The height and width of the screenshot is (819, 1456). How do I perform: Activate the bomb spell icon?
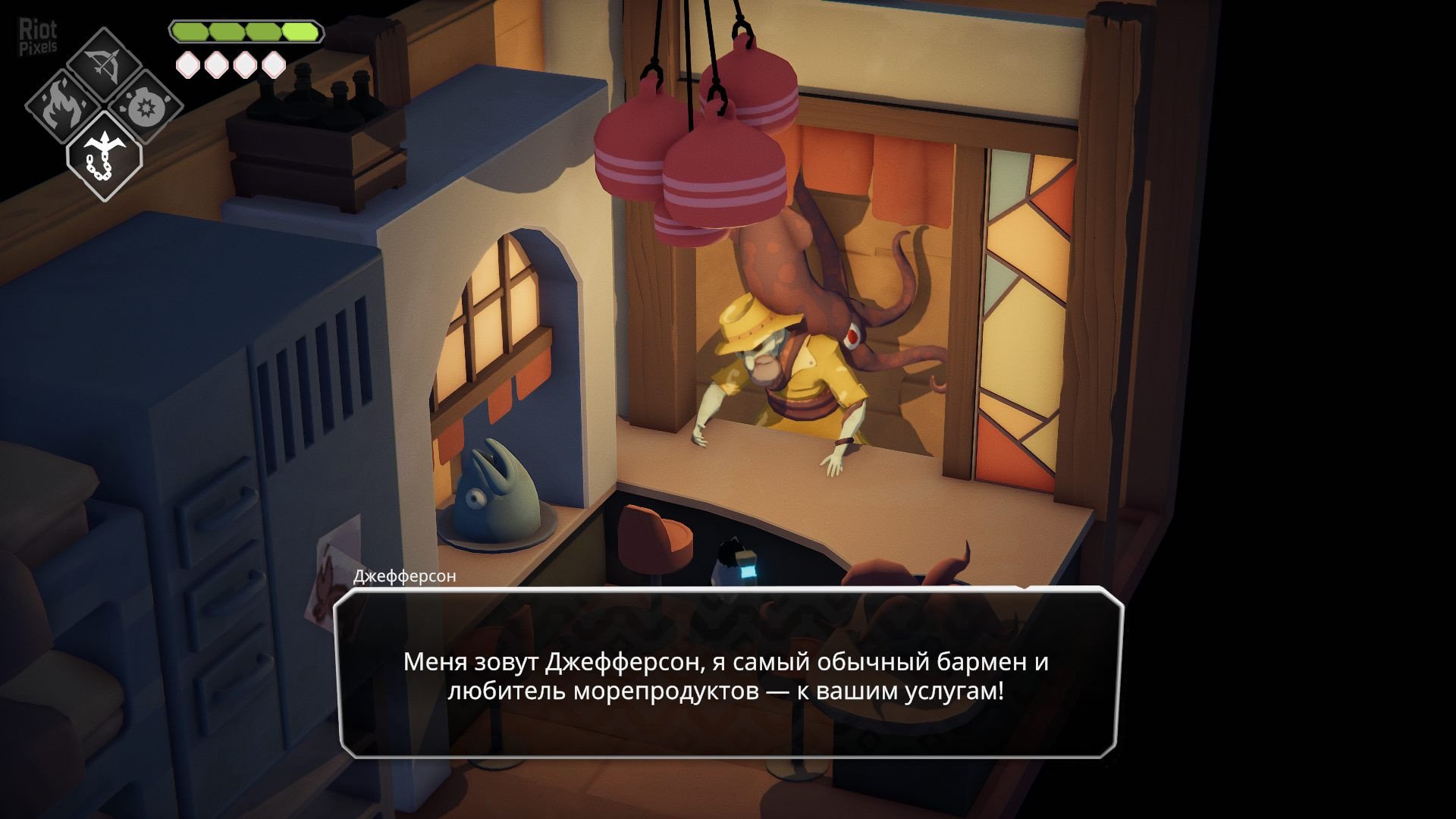coord(144,108)
